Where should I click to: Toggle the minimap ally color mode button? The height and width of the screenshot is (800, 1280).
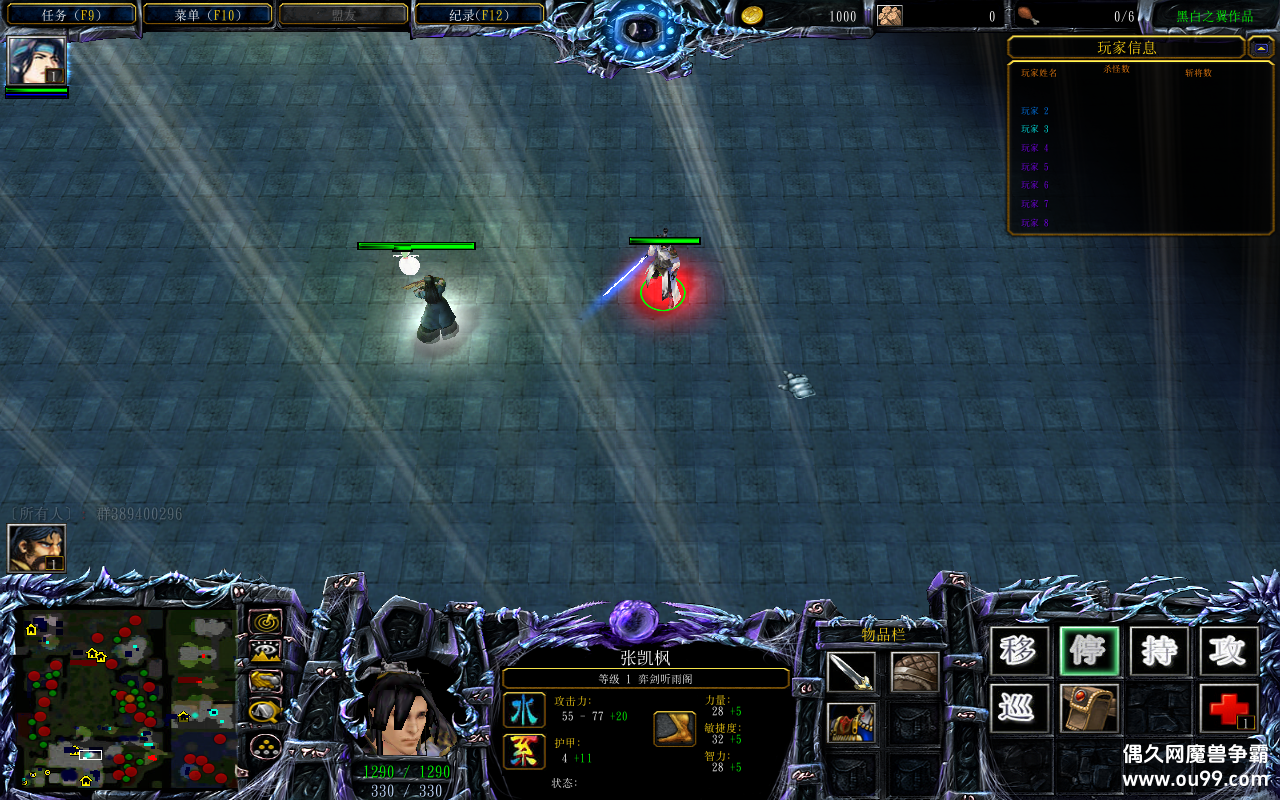click(265, 682)
